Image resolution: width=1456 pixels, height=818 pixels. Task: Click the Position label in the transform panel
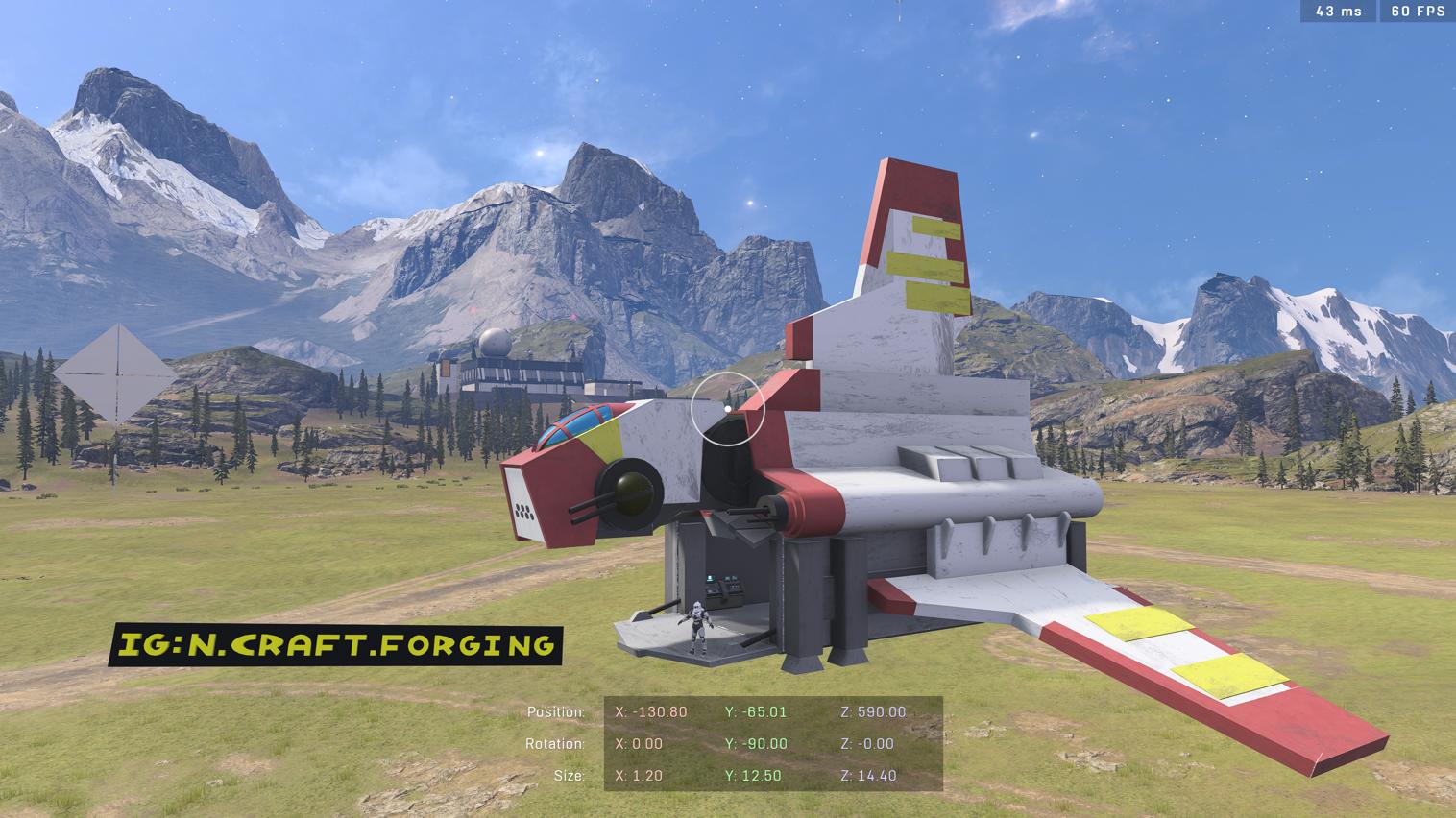(556, 711)
